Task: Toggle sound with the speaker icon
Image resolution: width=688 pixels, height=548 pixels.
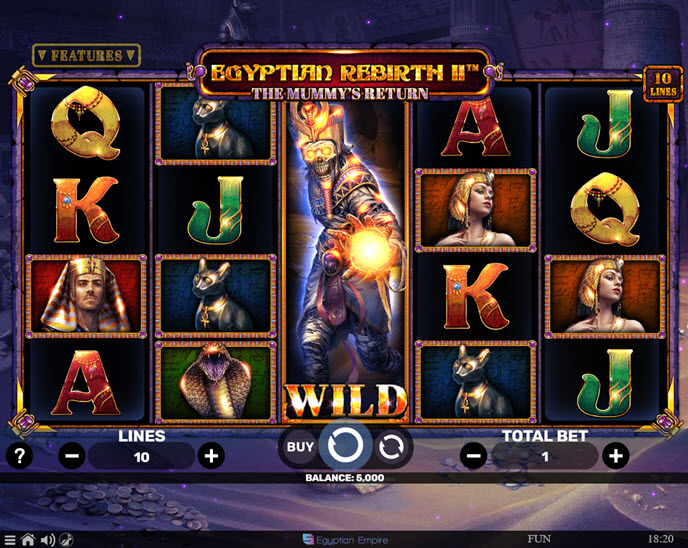Action: [x=46, y=540]
